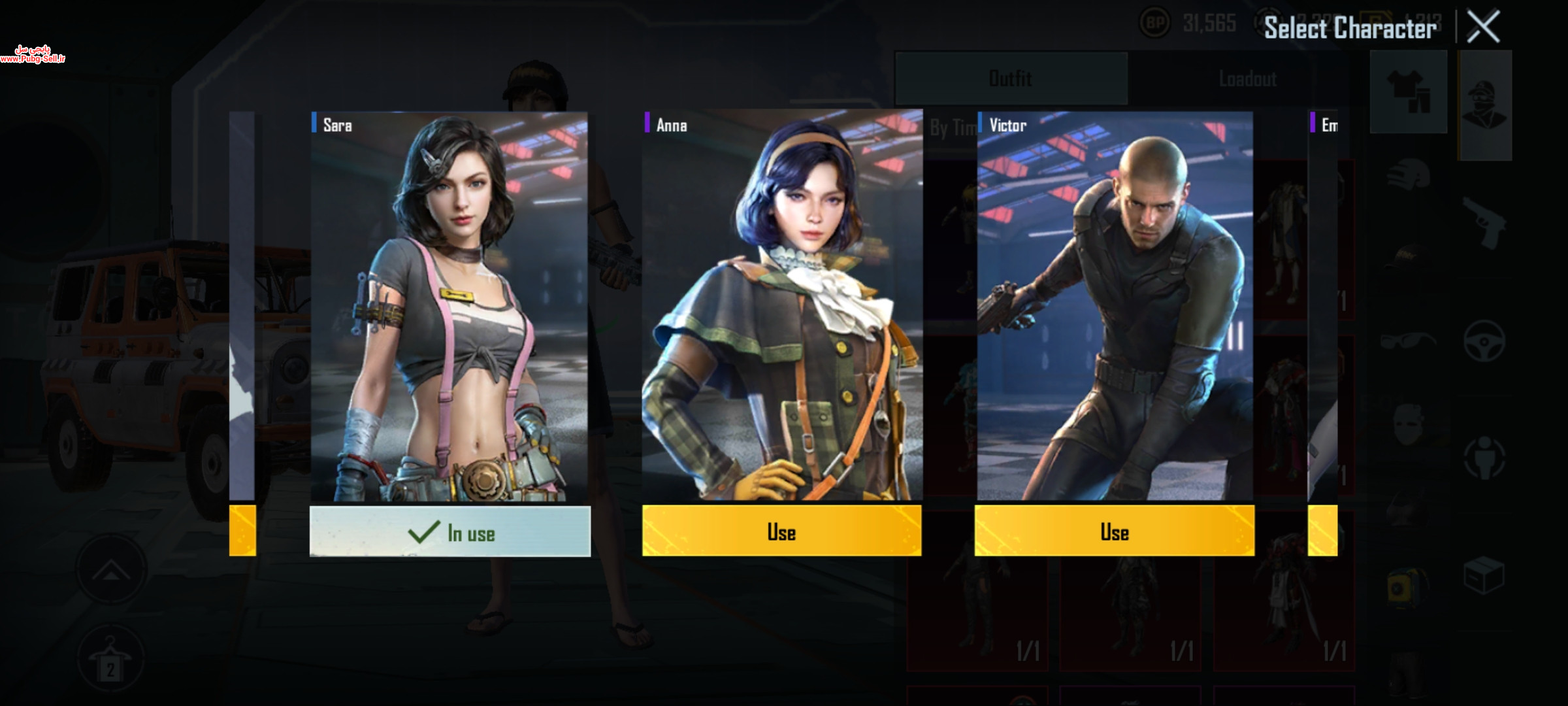Use the Victor character
1568x706 pixels.
[x=1114, y=531]
